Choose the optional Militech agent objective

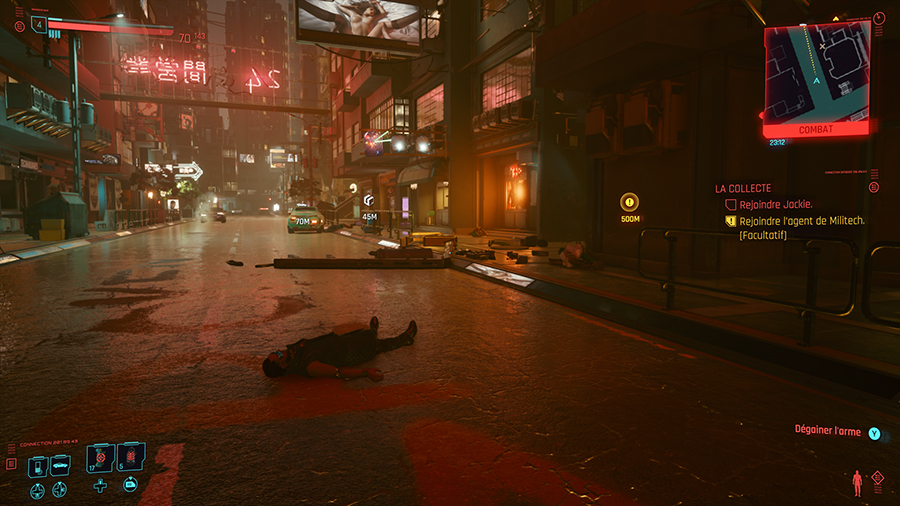[801, 221]
